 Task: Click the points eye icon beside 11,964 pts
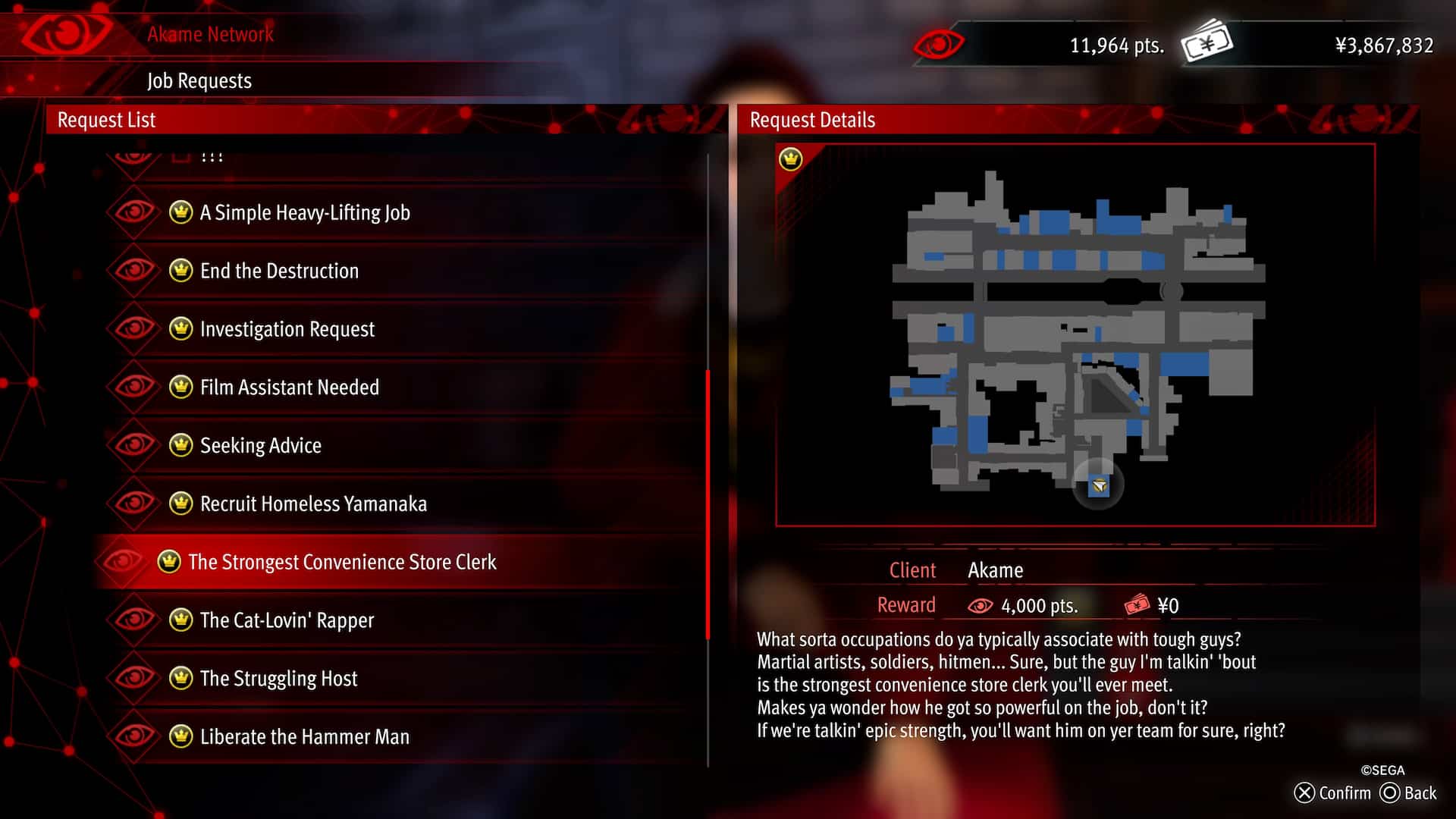click(x=937, y=45)
